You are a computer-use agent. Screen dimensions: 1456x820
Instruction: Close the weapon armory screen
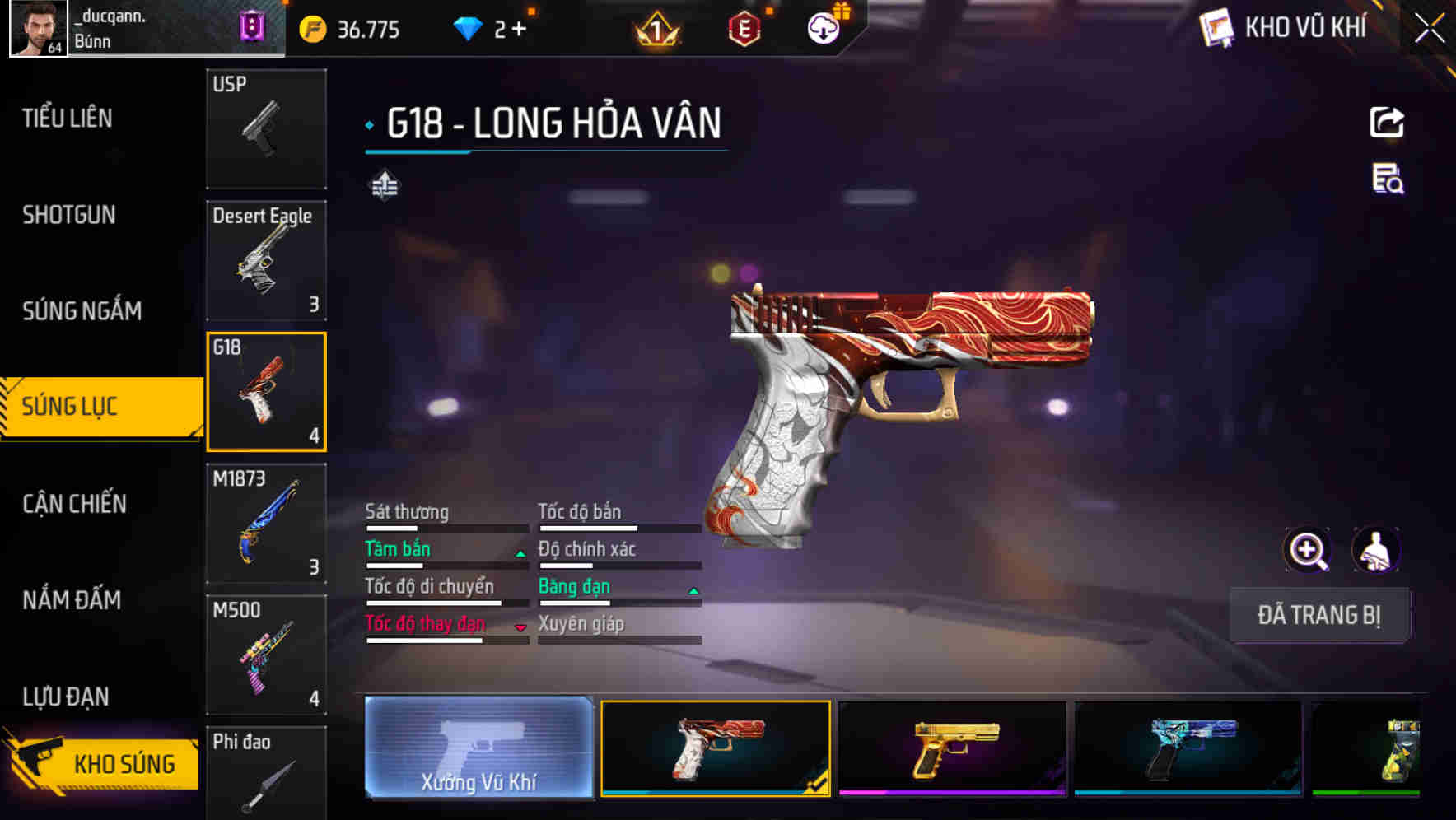click(1429, 29)
